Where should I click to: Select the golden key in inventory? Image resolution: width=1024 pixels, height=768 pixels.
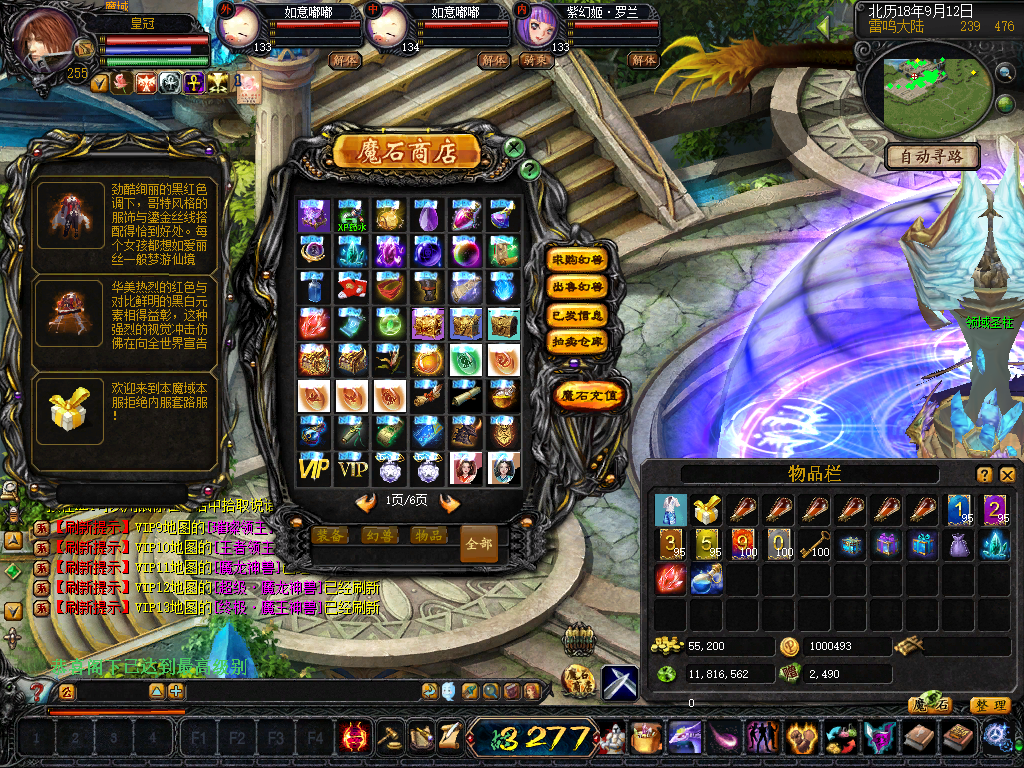(817, 544)
